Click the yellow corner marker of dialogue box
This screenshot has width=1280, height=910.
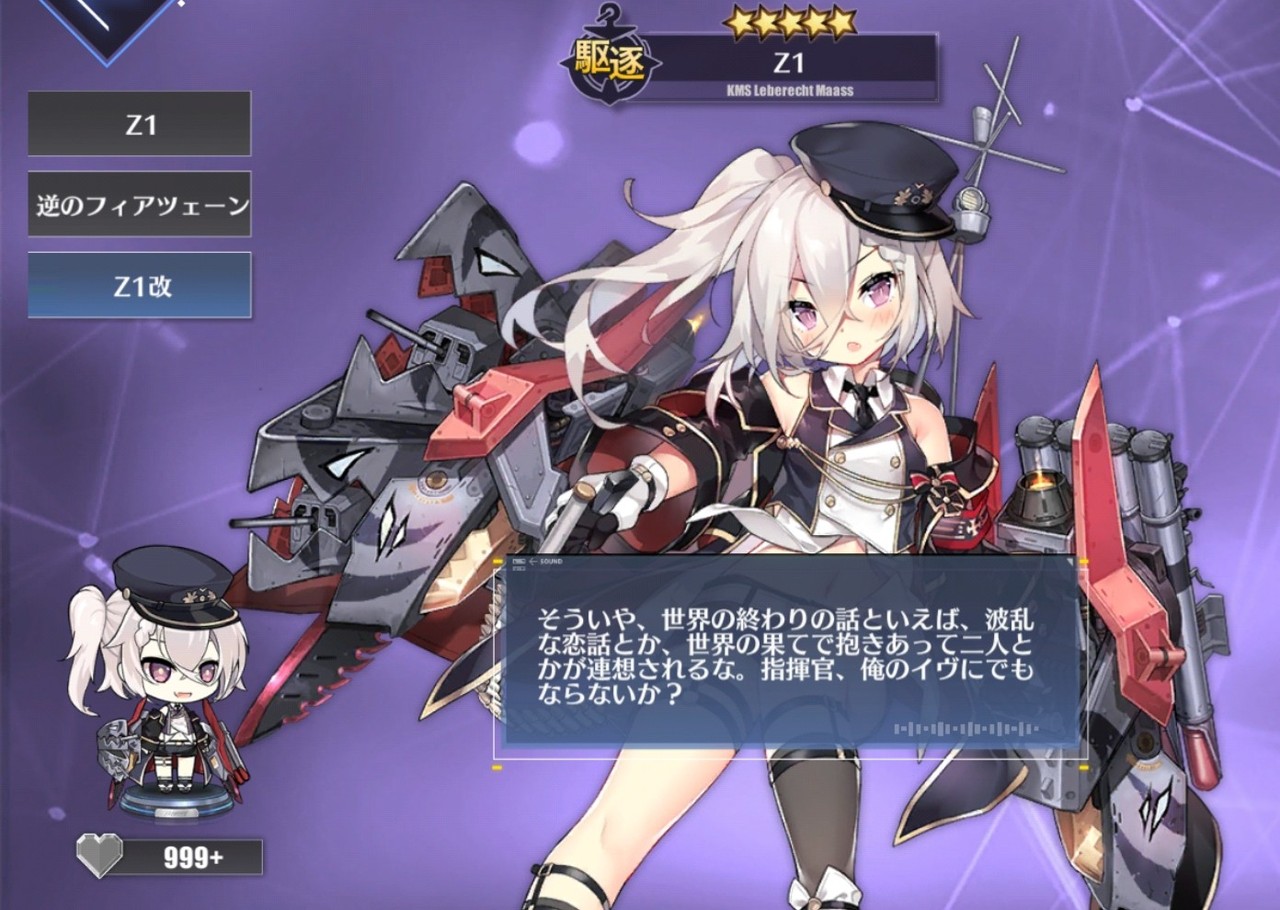coord(499,561)
